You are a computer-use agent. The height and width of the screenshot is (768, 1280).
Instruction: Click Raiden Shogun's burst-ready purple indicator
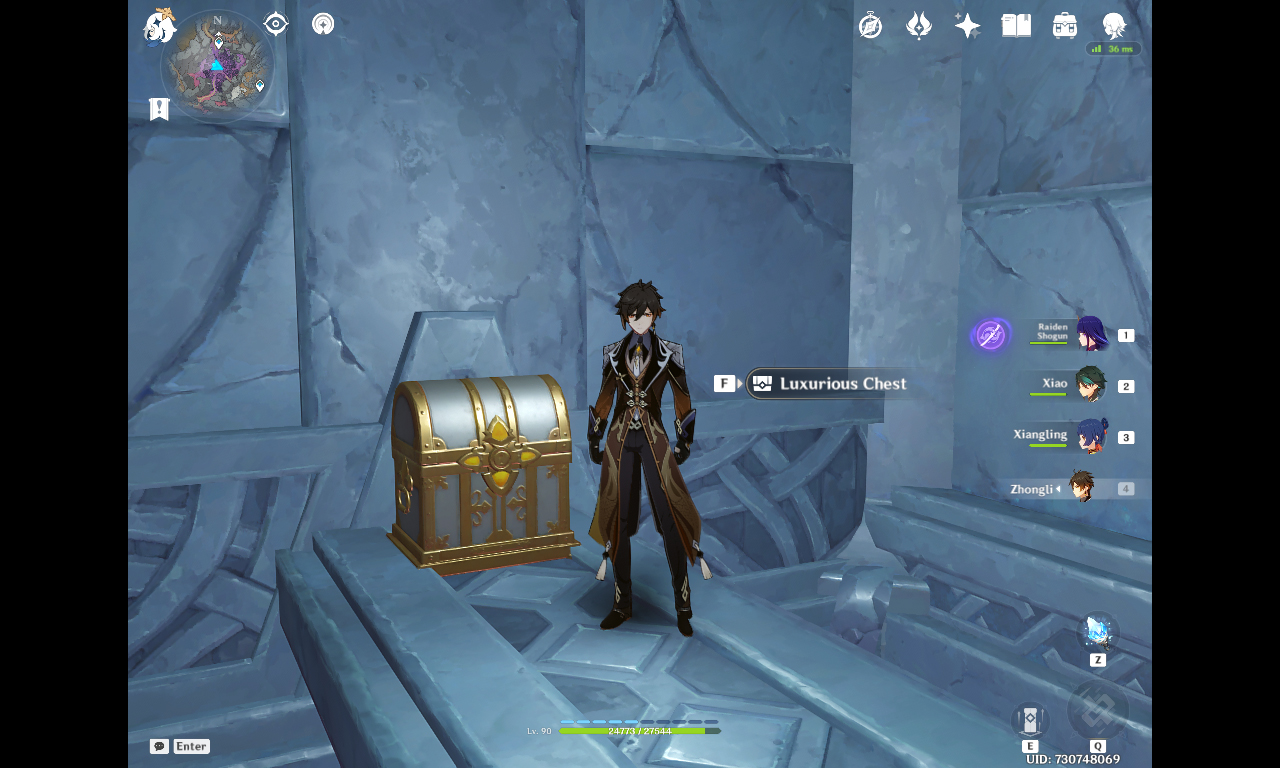990,334
